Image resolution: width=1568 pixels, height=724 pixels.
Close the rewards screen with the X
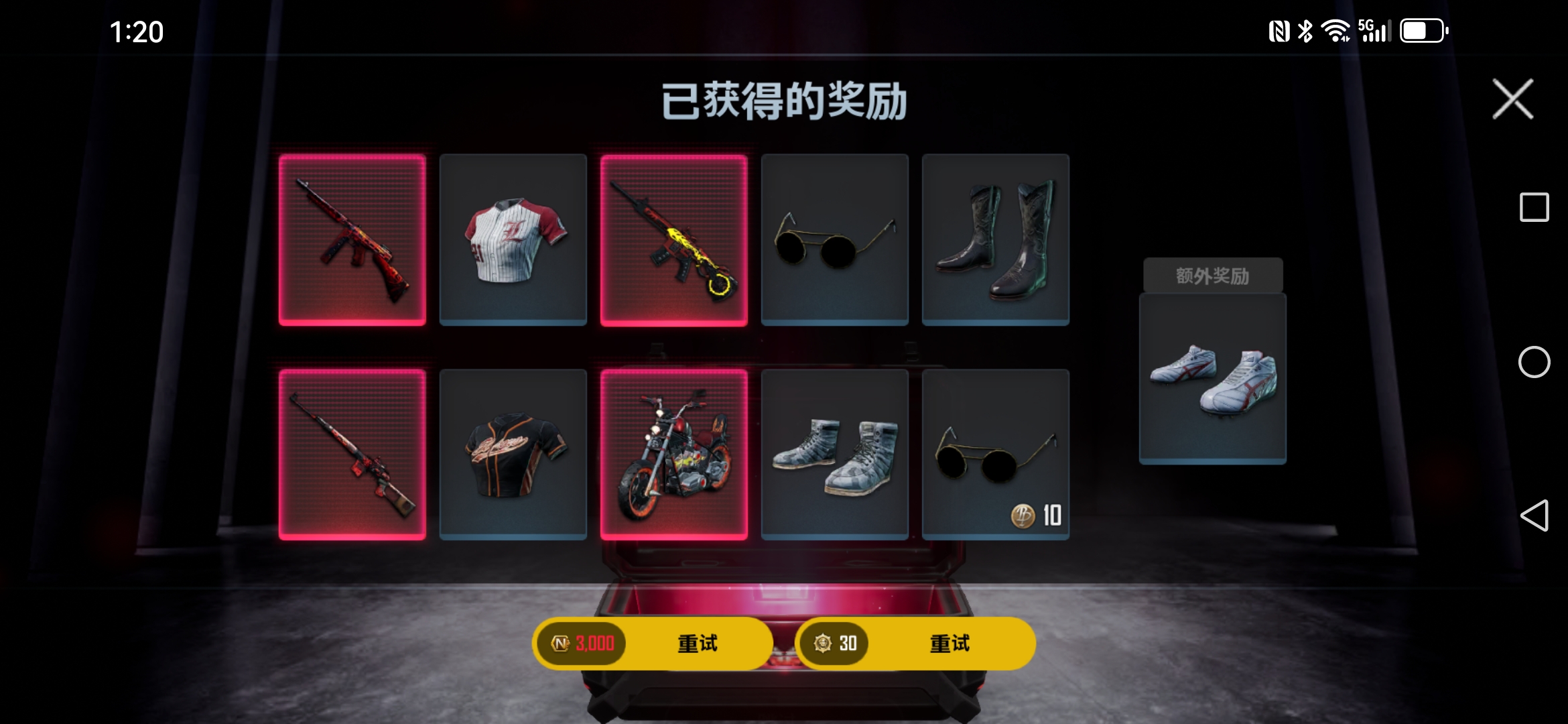[x=1513, y=98]
